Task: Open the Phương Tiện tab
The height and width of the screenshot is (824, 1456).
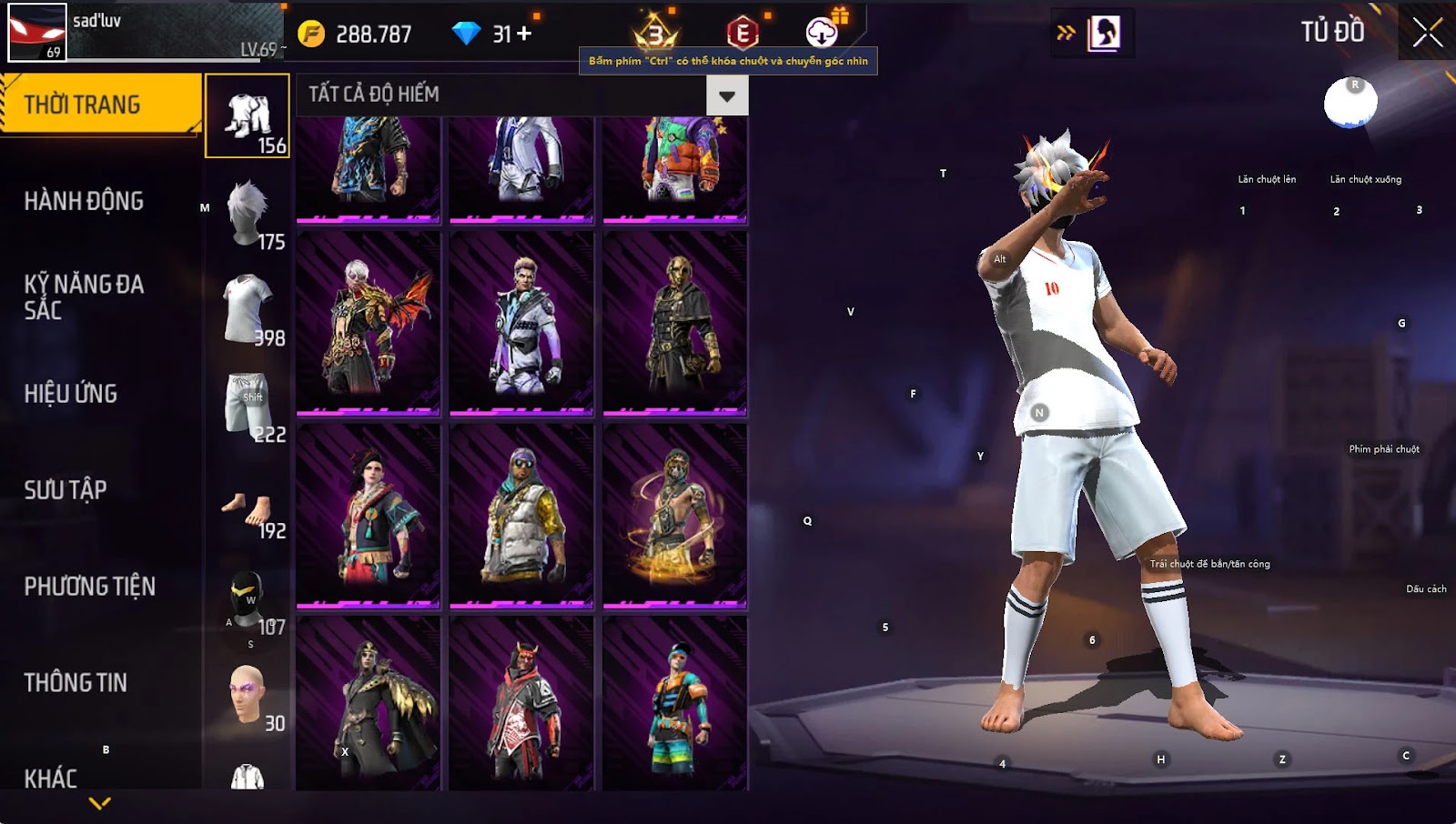Action: coord(89,587)
